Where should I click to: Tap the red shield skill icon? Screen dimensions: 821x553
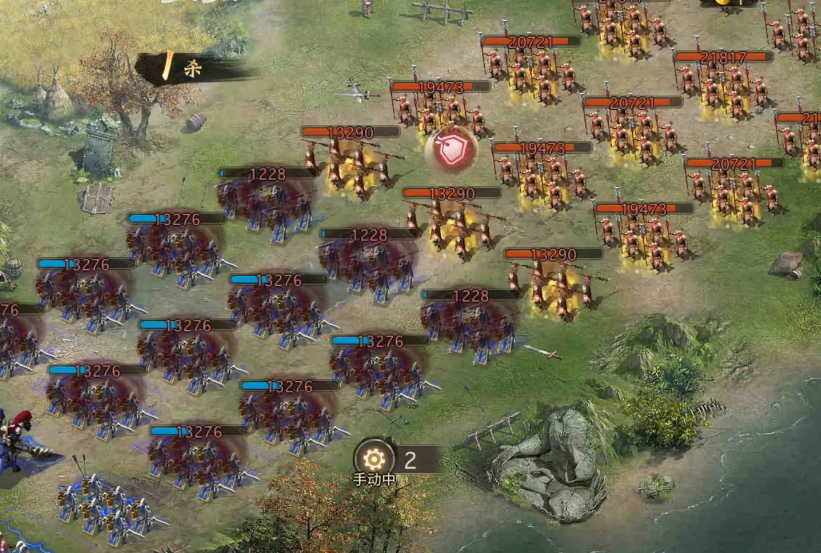[450, 151]
